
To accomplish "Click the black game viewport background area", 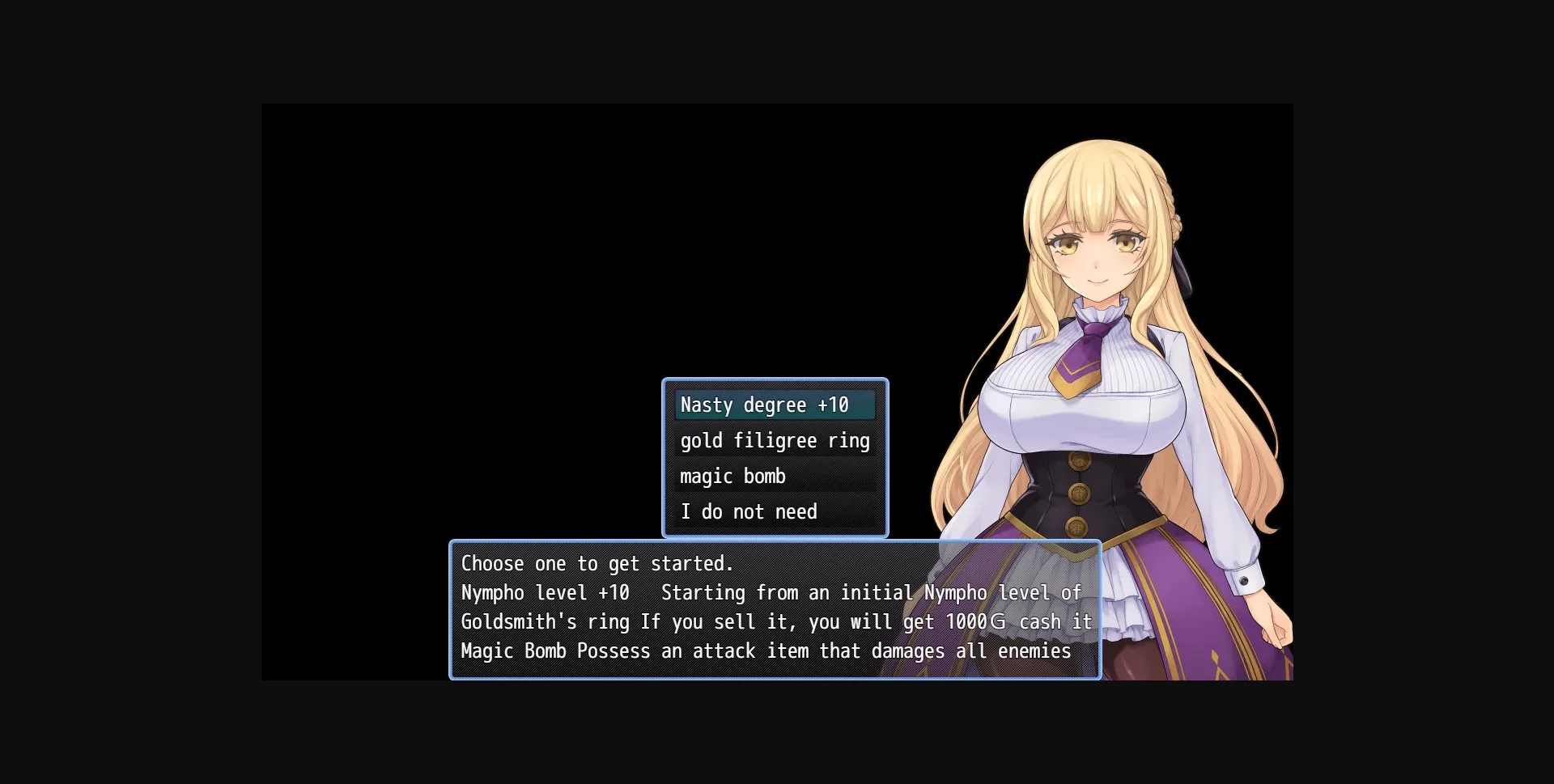I will pos(486,243).
